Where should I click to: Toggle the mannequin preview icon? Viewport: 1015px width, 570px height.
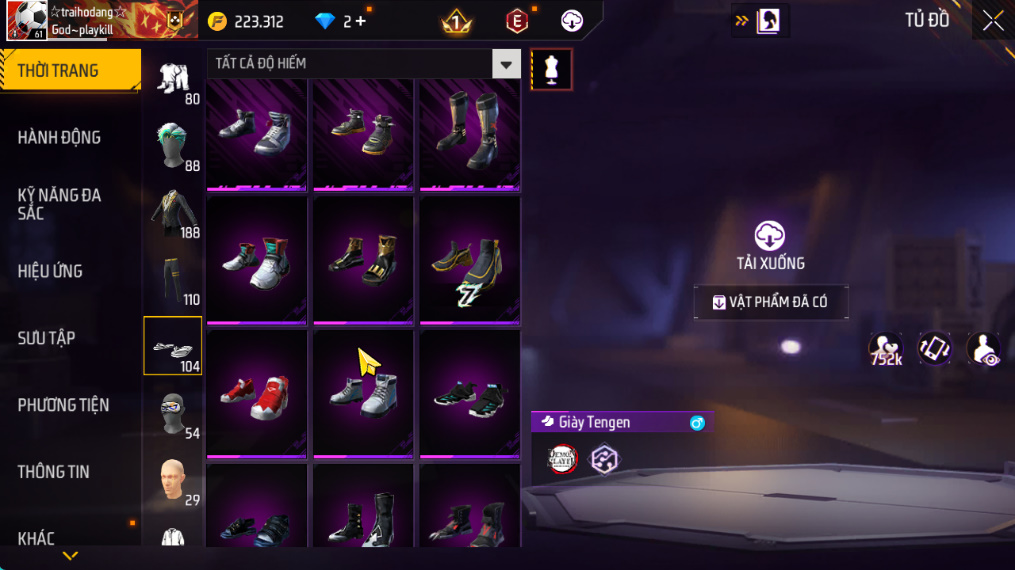(x=551, y=69)
